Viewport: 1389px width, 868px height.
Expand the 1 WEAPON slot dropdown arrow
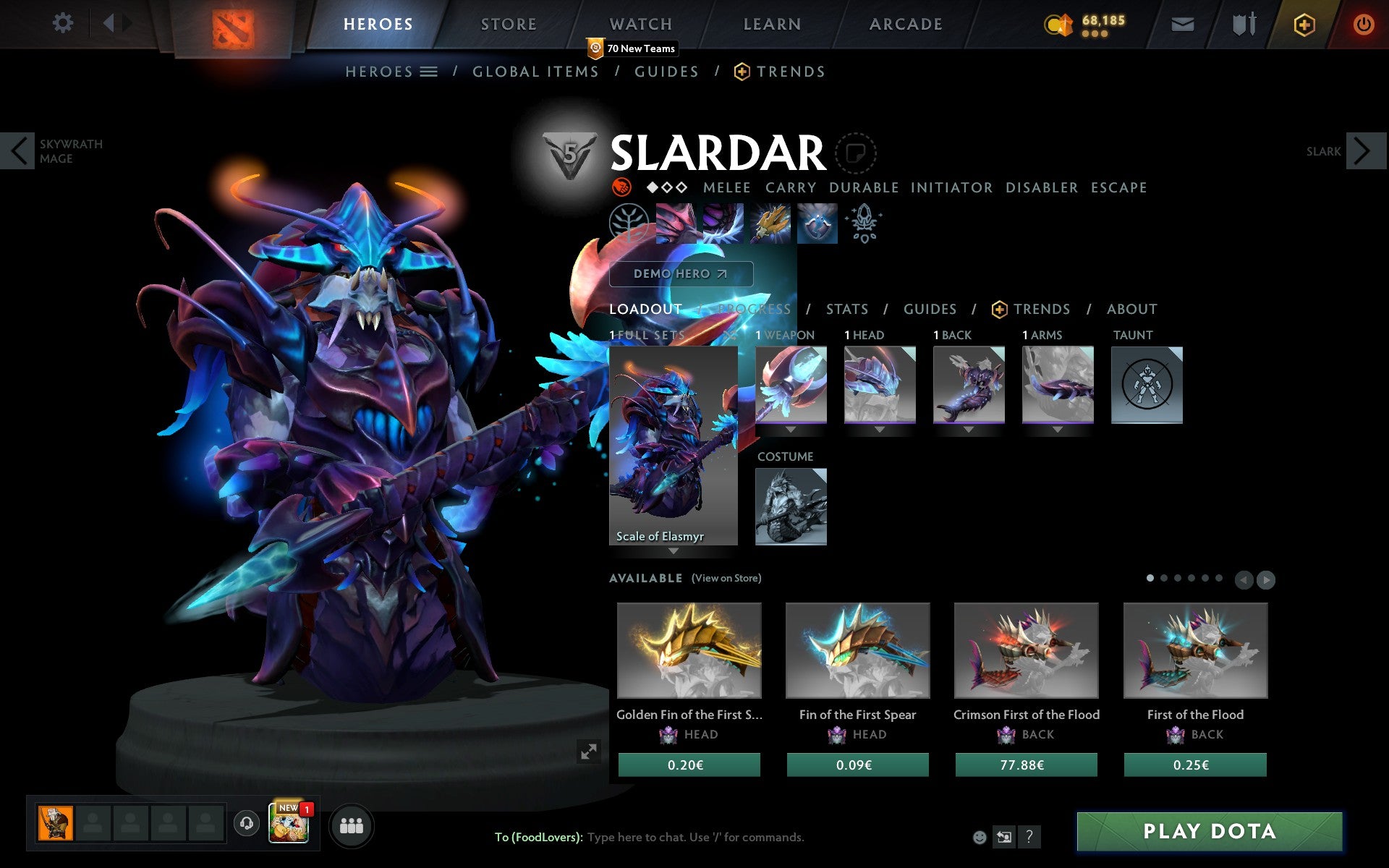(x=791, y=428)
